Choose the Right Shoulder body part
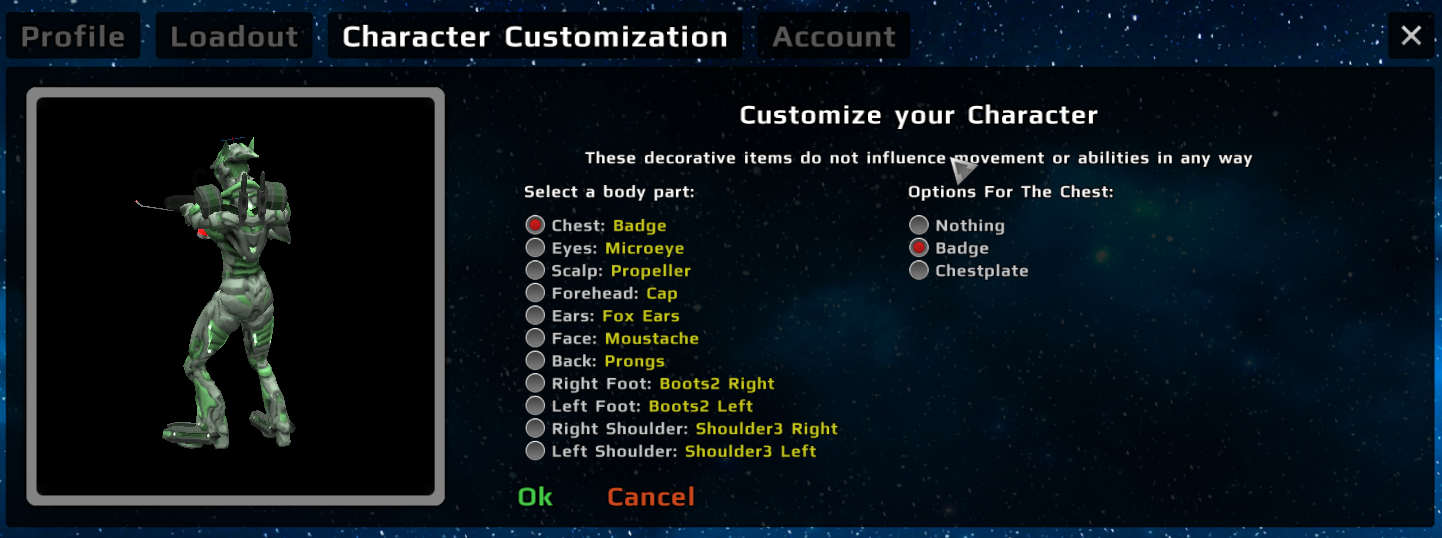 click(536, 429)
